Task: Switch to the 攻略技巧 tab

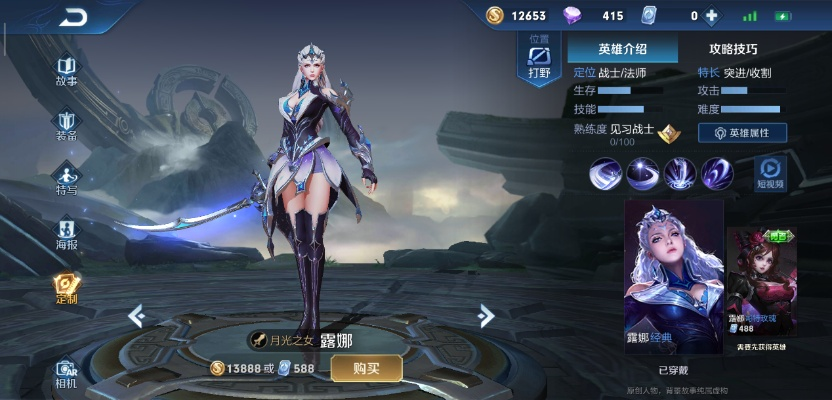Action: [733, 48]
